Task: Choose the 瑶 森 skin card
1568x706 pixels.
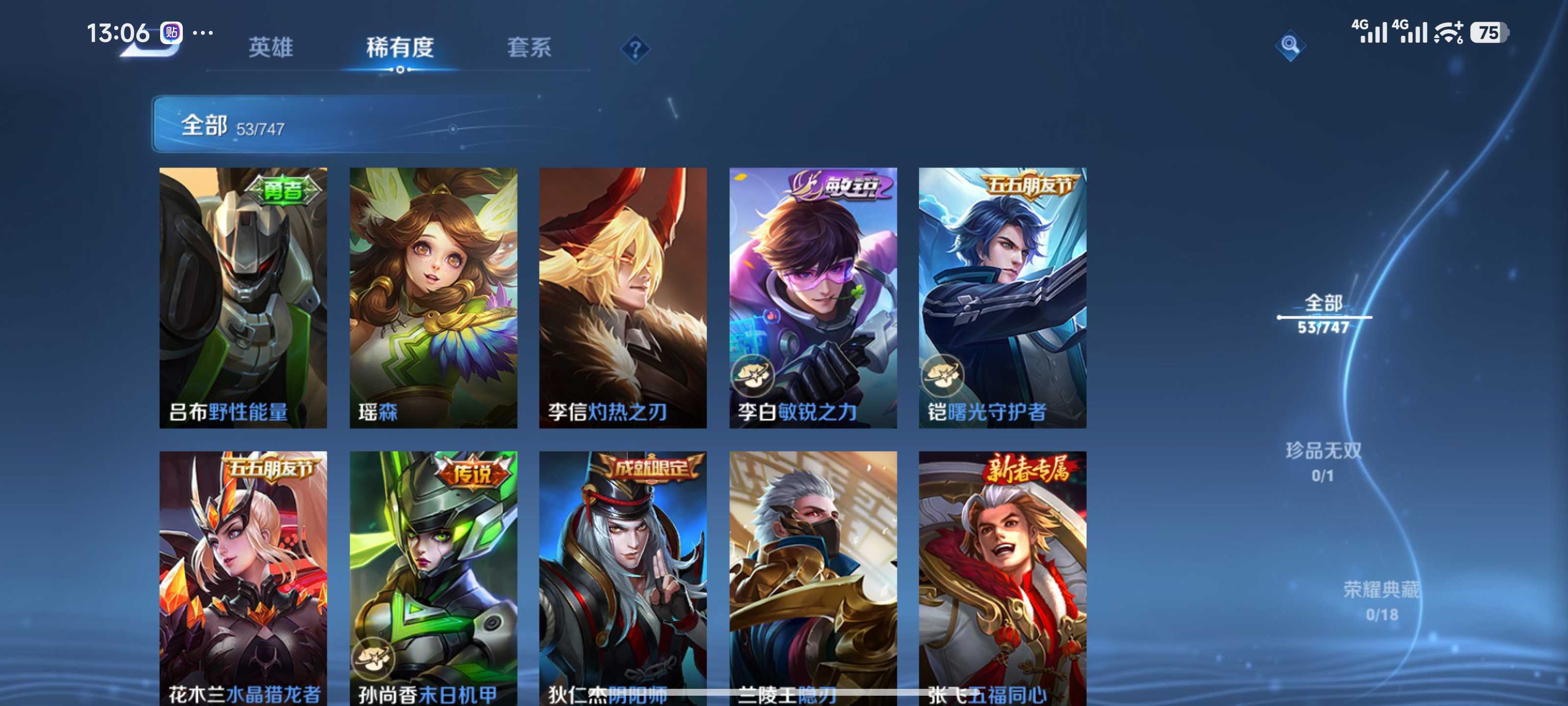Action: pyautogui.click(x=433, y=297)
